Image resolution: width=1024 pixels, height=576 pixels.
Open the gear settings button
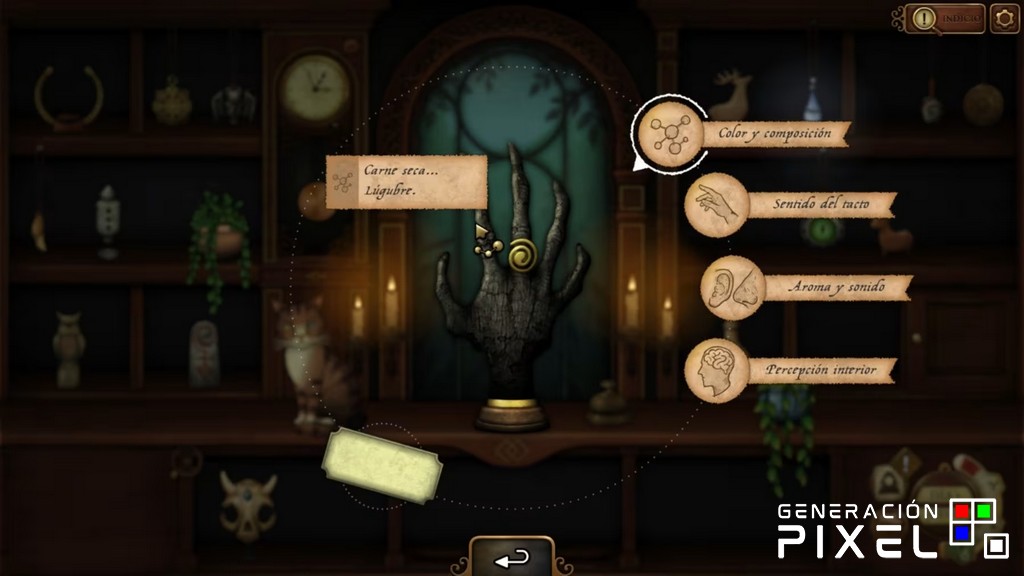coord(1004,19)
